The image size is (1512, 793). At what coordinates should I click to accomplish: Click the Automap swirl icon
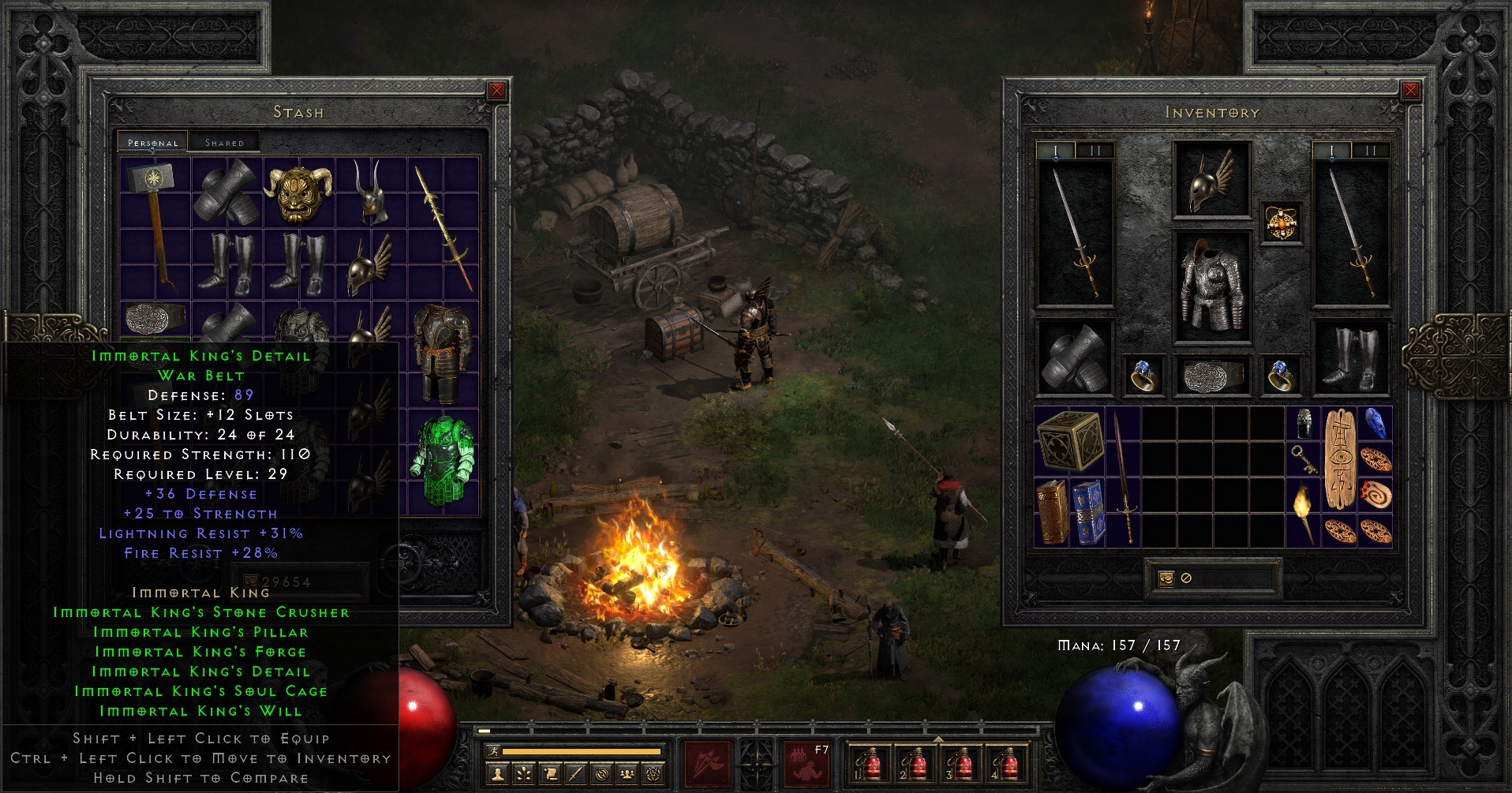tap(602, 774)
